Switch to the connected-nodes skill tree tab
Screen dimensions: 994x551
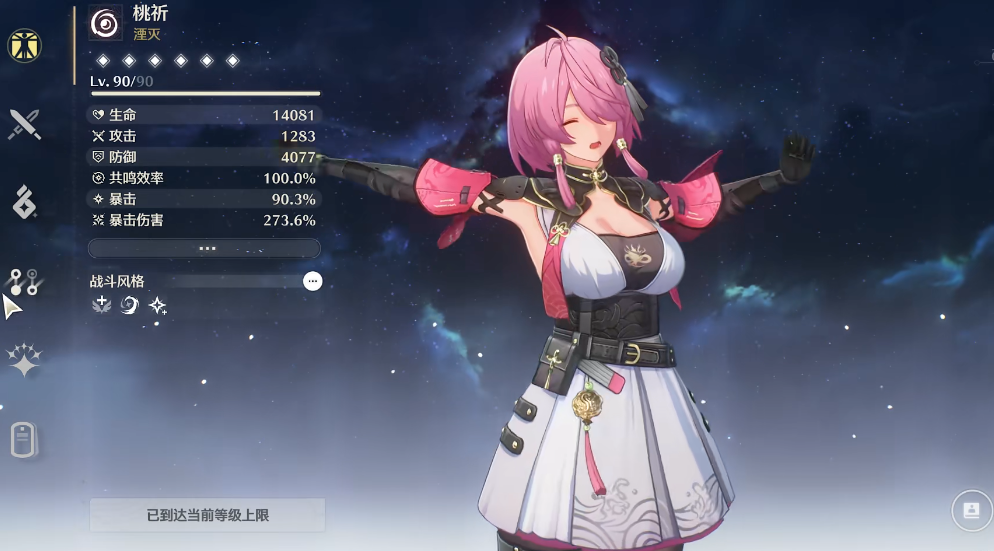[24, 282]
